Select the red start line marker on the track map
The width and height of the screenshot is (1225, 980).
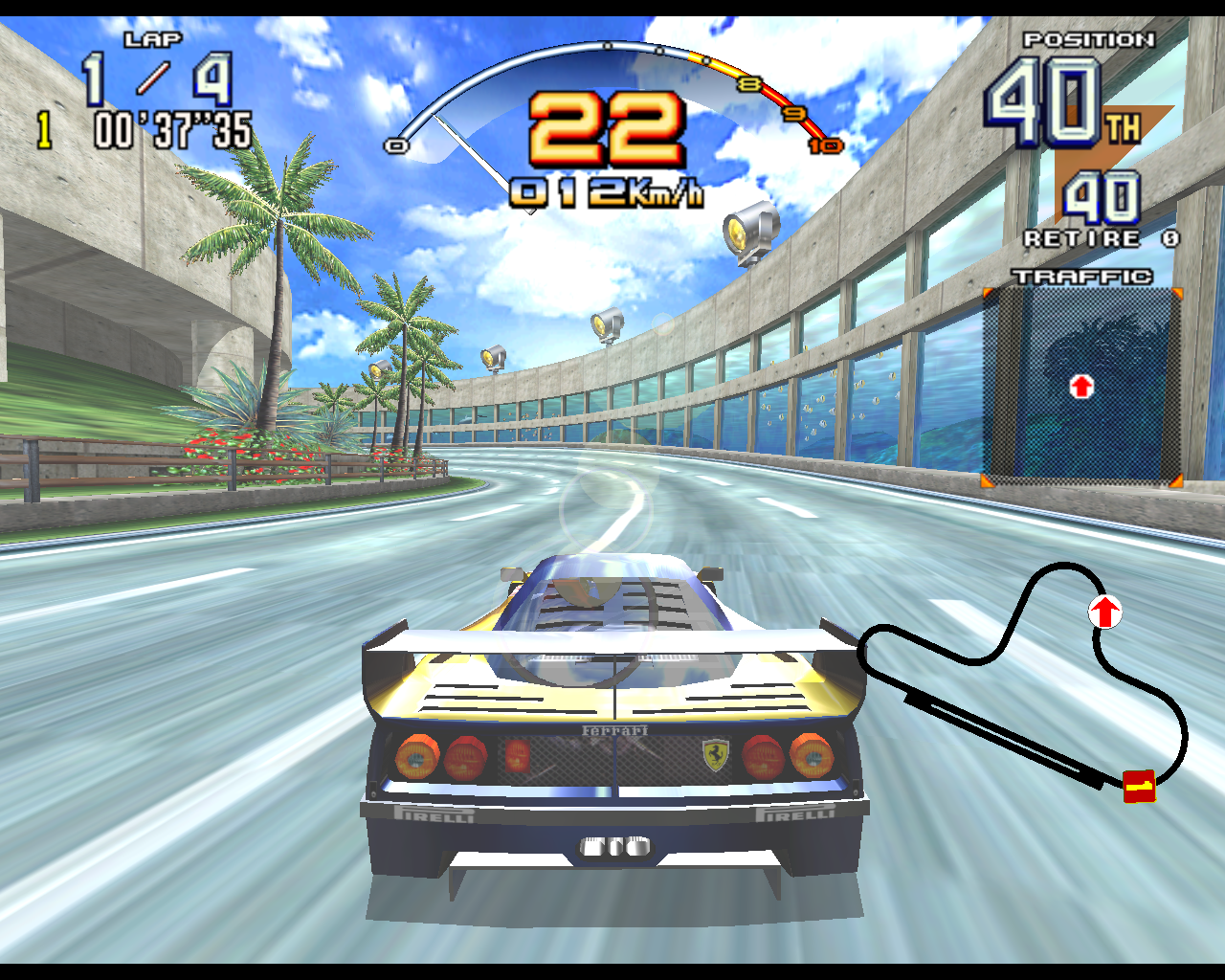point(1139,787)
